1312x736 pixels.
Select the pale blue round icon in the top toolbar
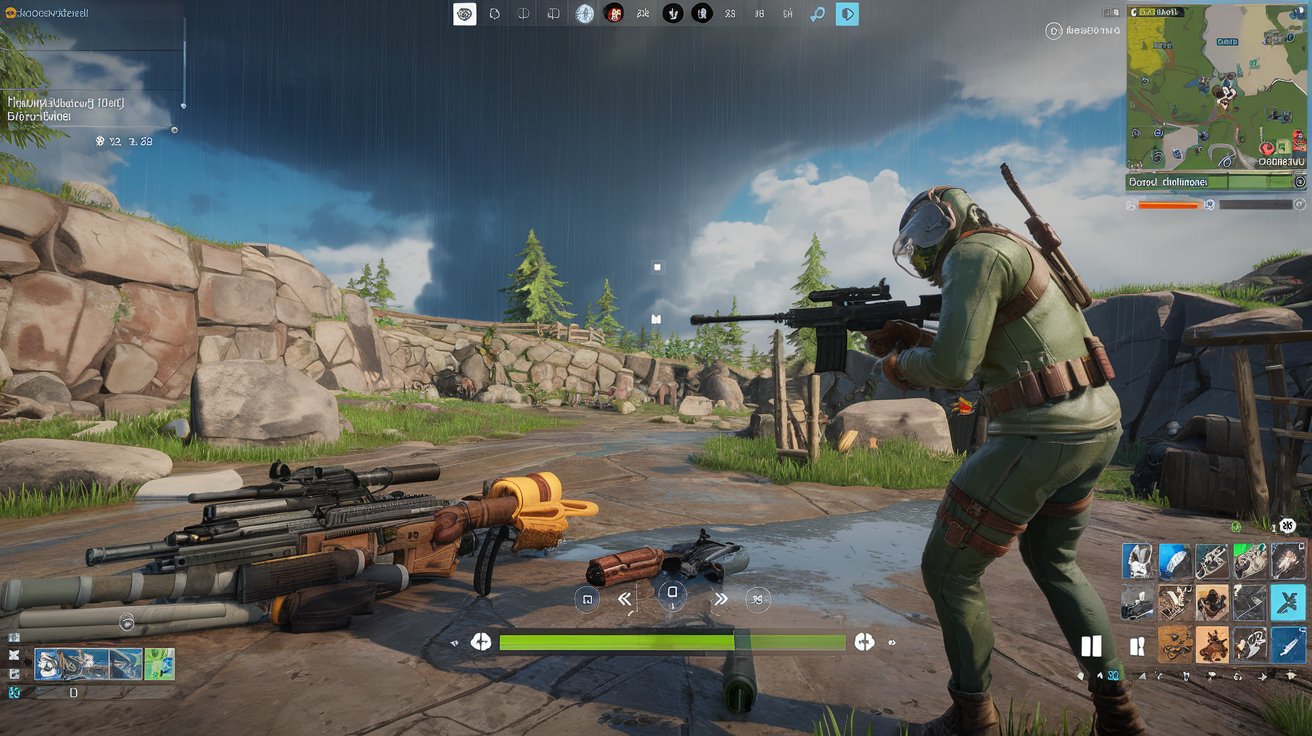click(x=585, y=14)
